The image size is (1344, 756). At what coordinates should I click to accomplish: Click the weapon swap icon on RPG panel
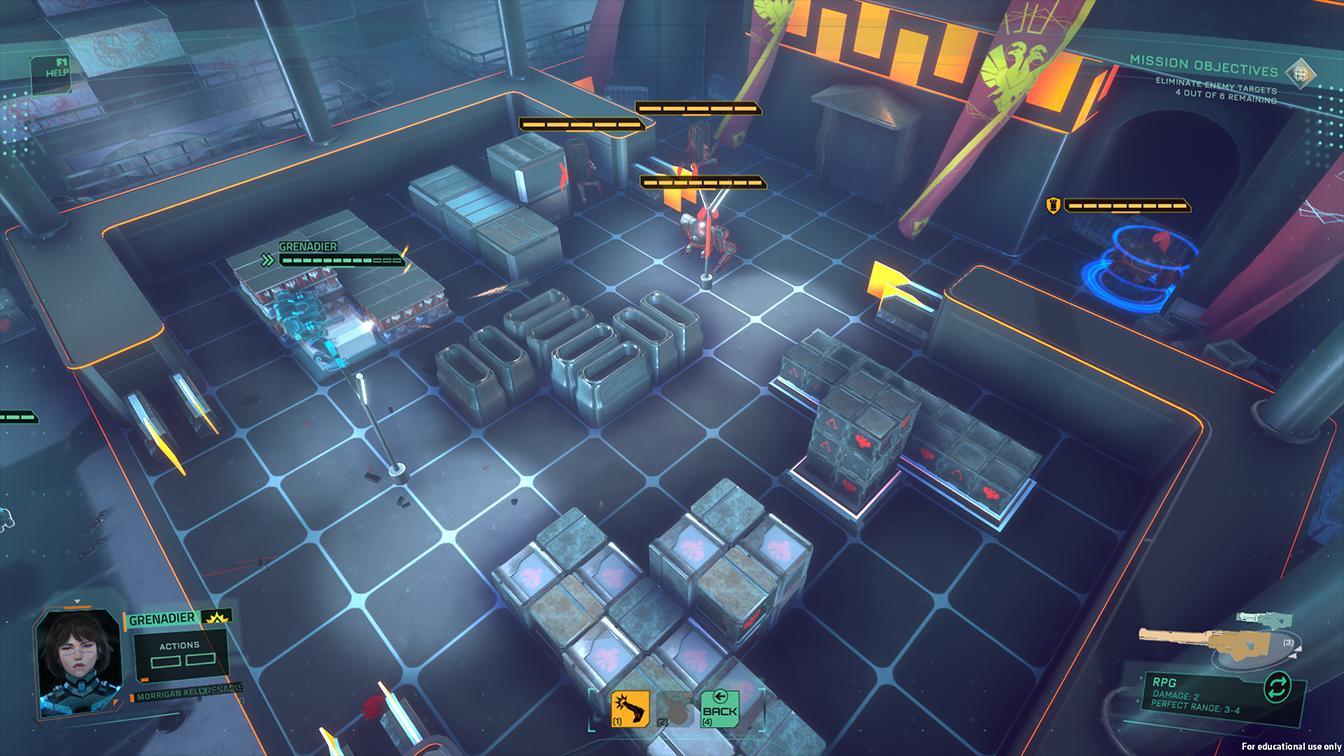tap(1277, 686)
